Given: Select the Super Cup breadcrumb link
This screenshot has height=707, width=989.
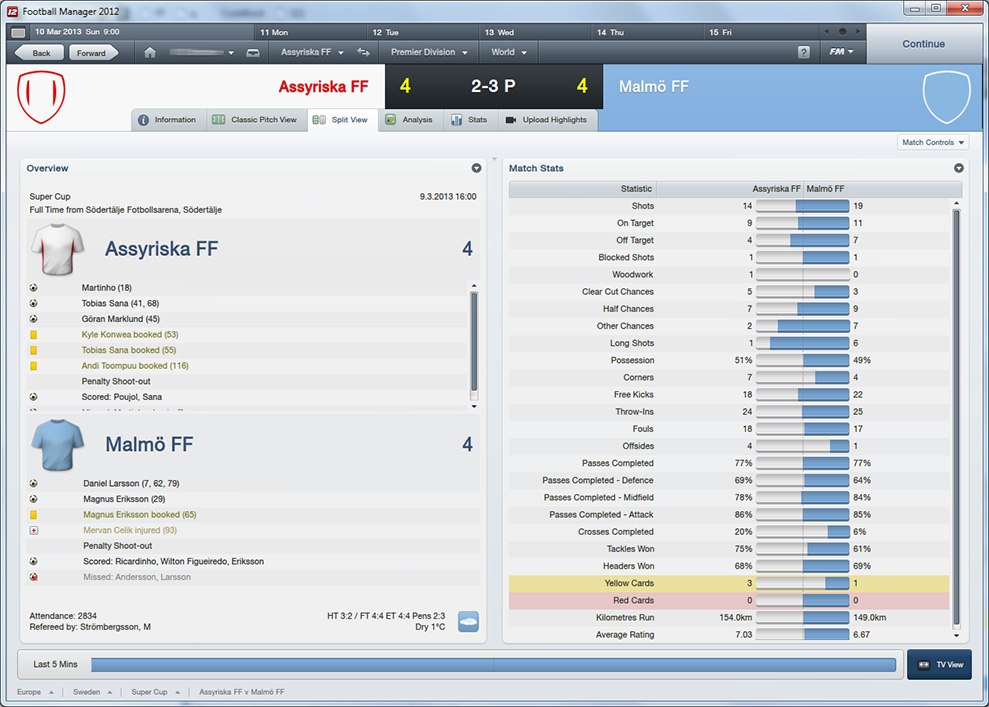Looking at the screenshot, I should tap(149, 692).
